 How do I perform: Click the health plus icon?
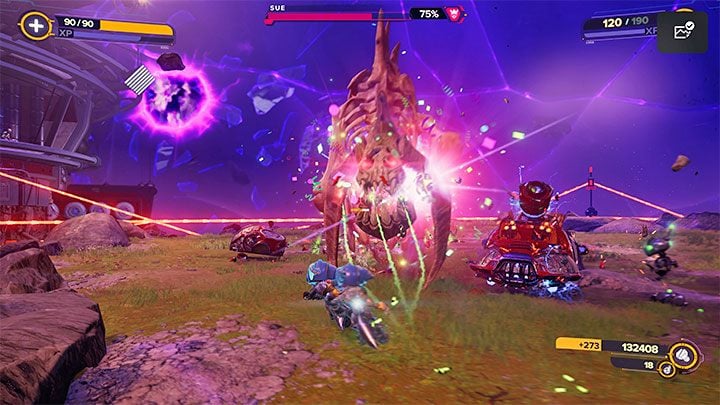(36, 25)
